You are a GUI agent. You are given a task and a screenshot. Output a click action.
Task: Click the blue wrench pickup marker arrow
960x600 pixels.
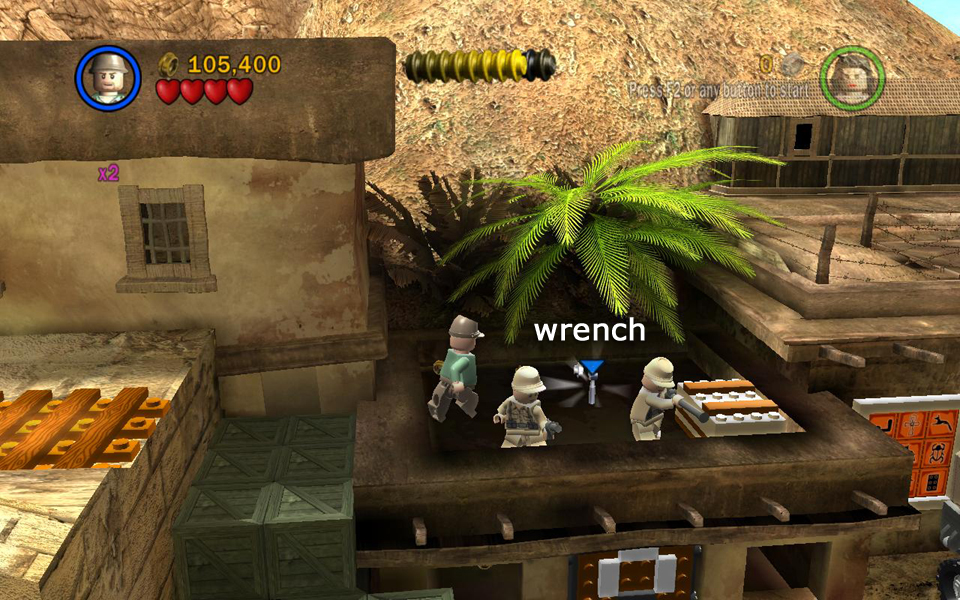pos(593,369)
